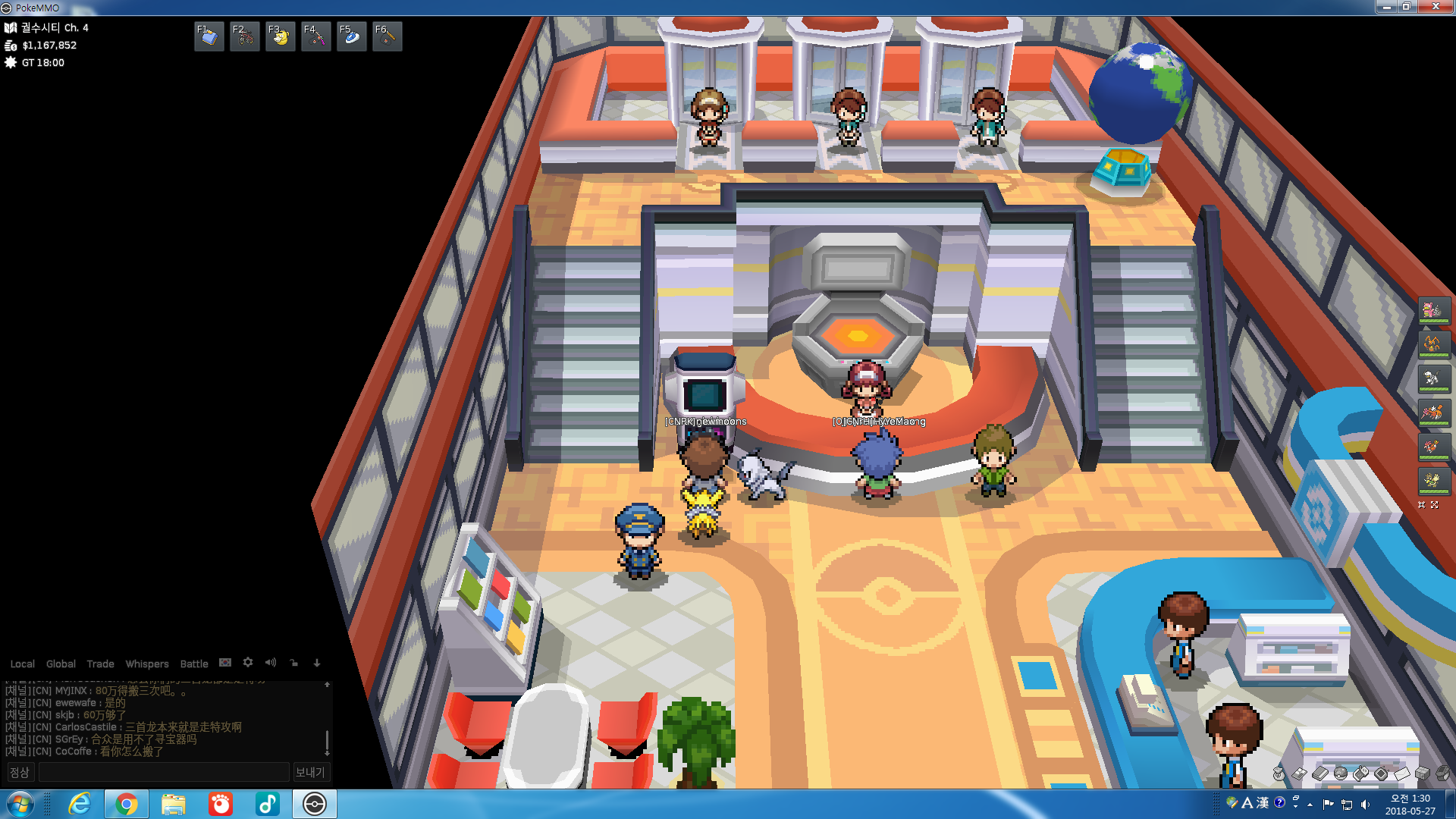Screen dimensions: 1456x819
Task: Switch to the Local chat tab
Action: coord(22,664)
